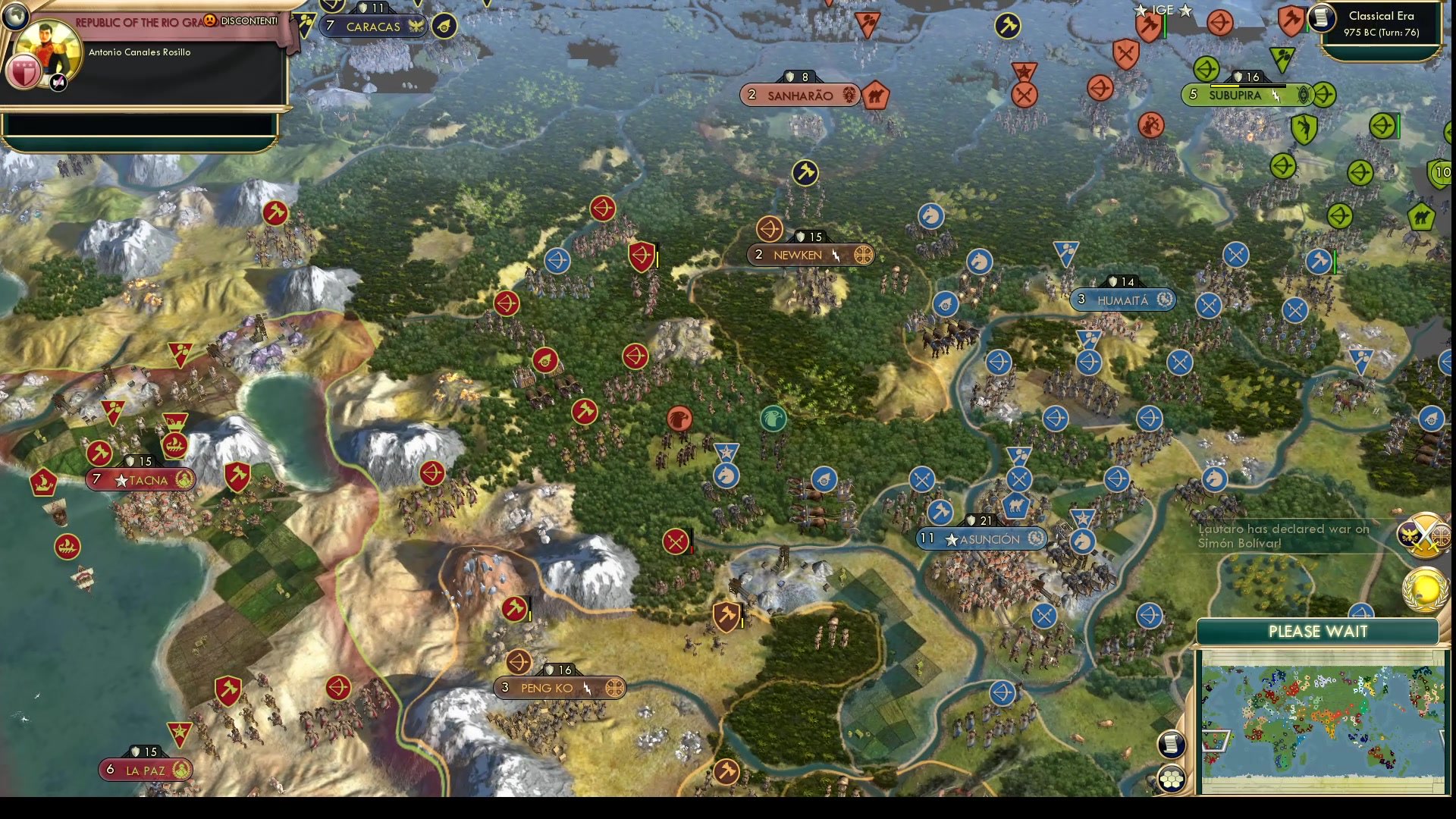Image resolution: width=1456 pixels, height=819 pixels.
Task: Click the eagle crest beside the Caracas name
Action: tap(416, 27)
